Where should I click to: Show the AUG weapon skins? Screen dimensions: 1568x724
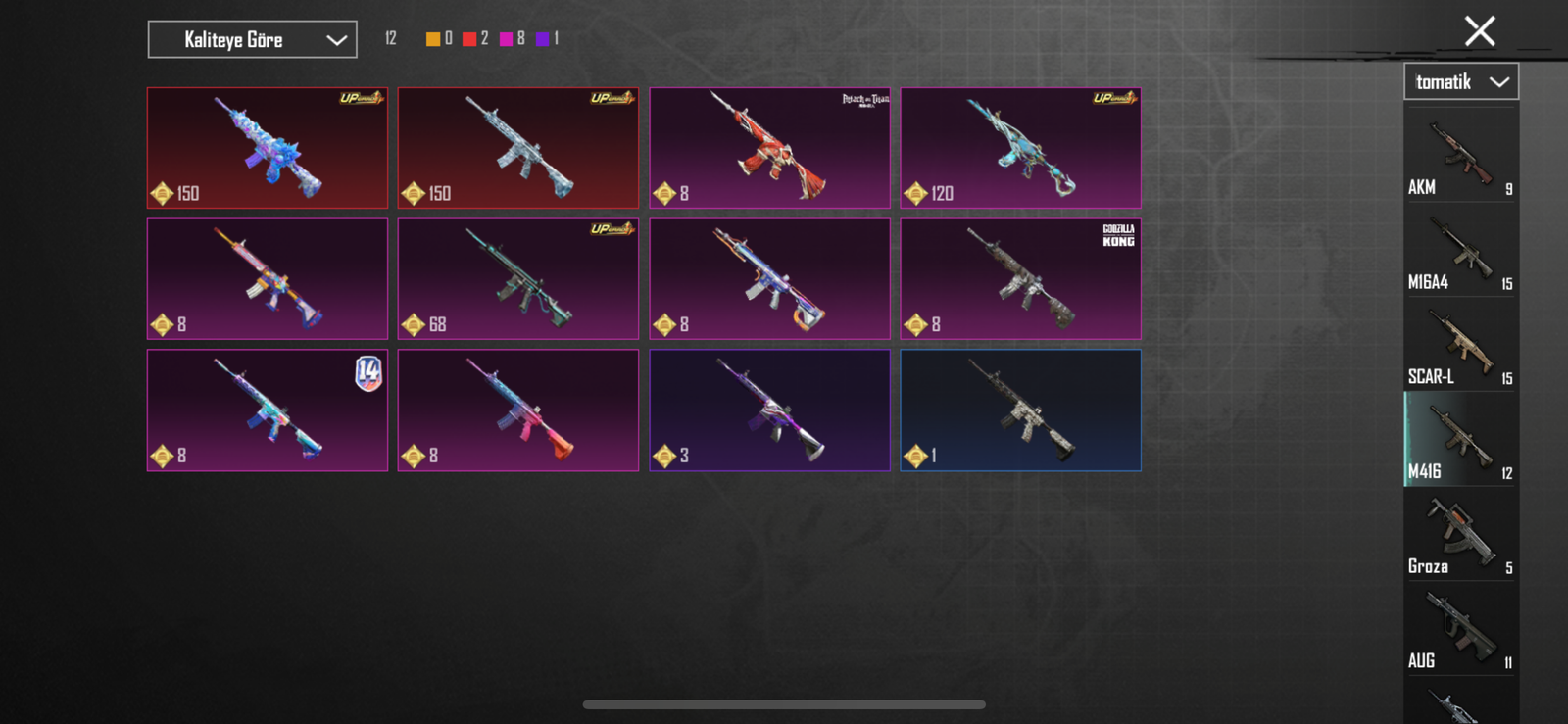click(x=1460, y=630)
